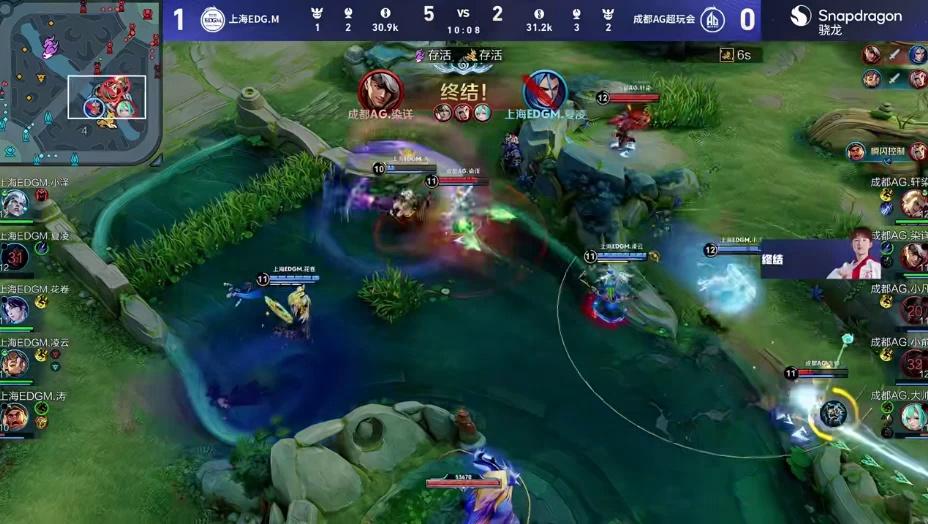Choose the 上海EDGM.花卷 hero portrait
This screenshot has width=928, height=524.
click(14, 310)
